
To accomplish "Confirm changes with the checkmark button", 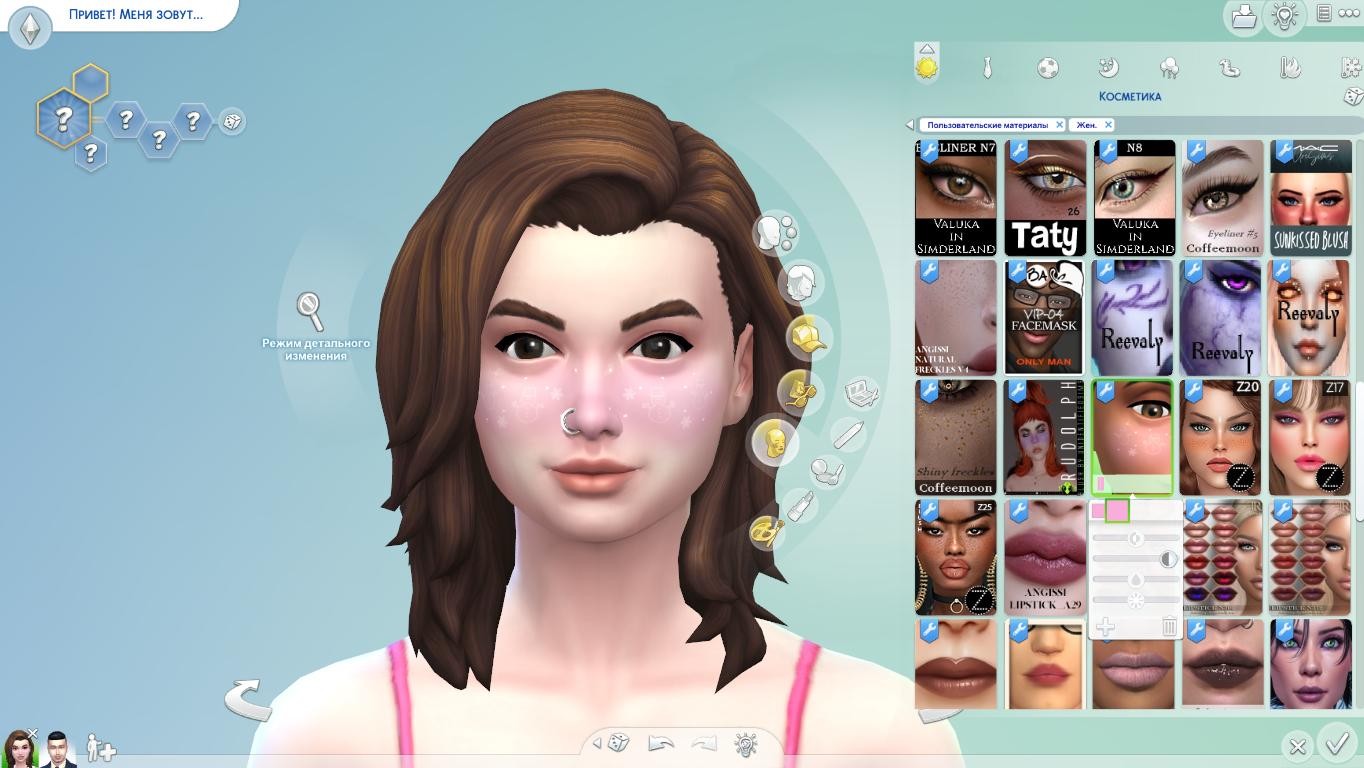I will point(1337,744).
